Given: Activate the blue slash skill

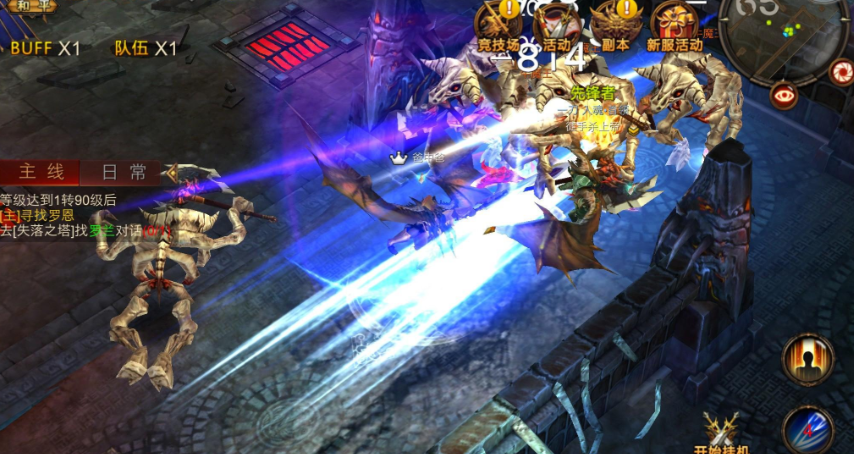Looking at the screenshot, I should [x=808, y=430].
